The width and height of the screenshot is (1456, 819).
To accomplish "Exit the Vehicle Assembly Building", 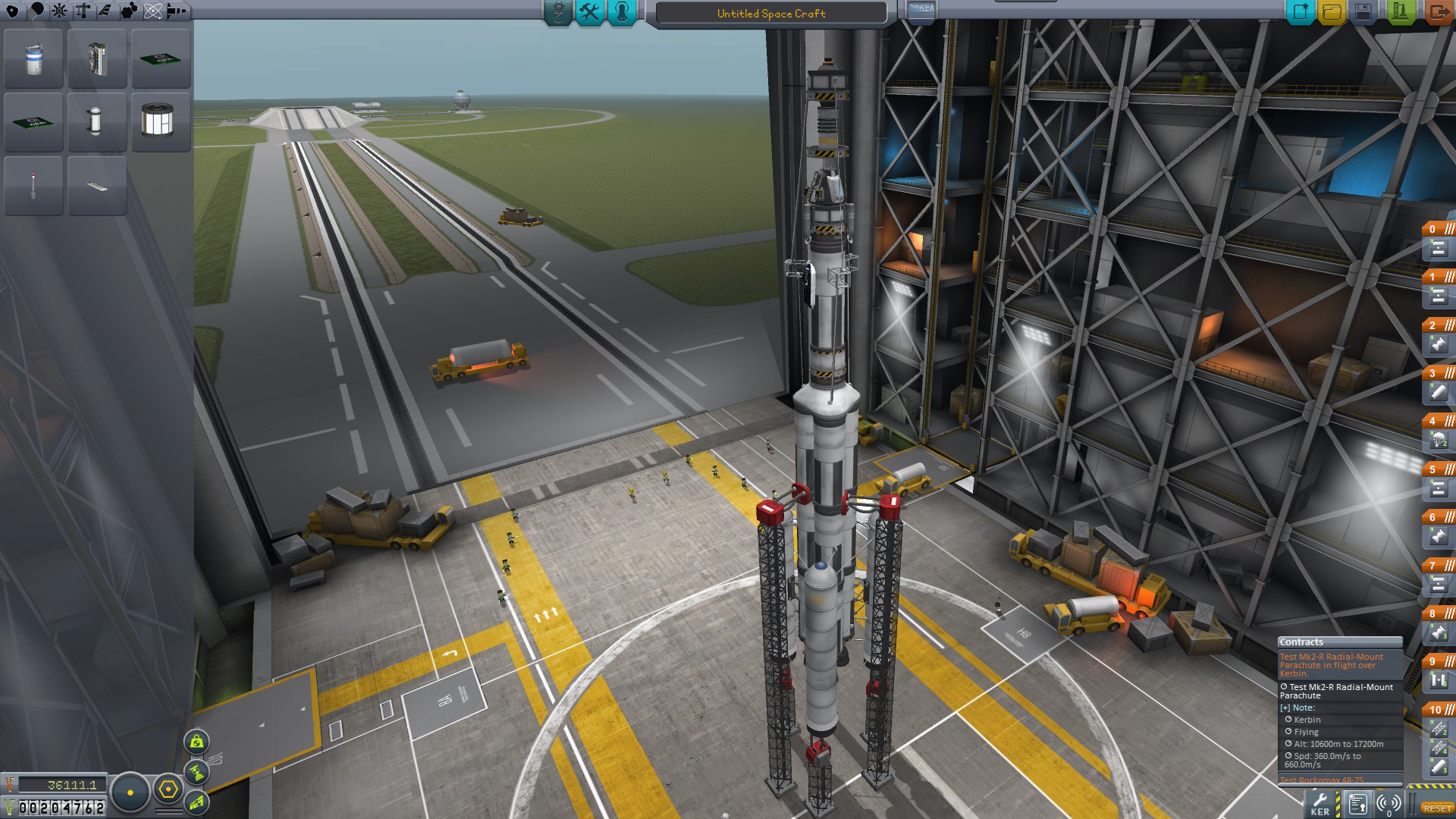I will 1436,12.
